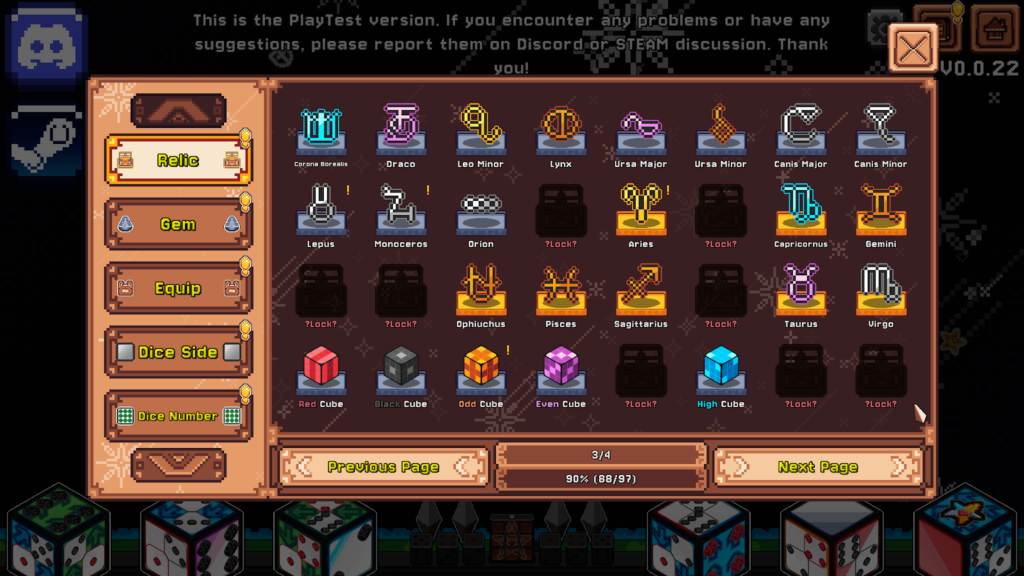Close the collection window

pyautogui.click(x=913, y=47)
